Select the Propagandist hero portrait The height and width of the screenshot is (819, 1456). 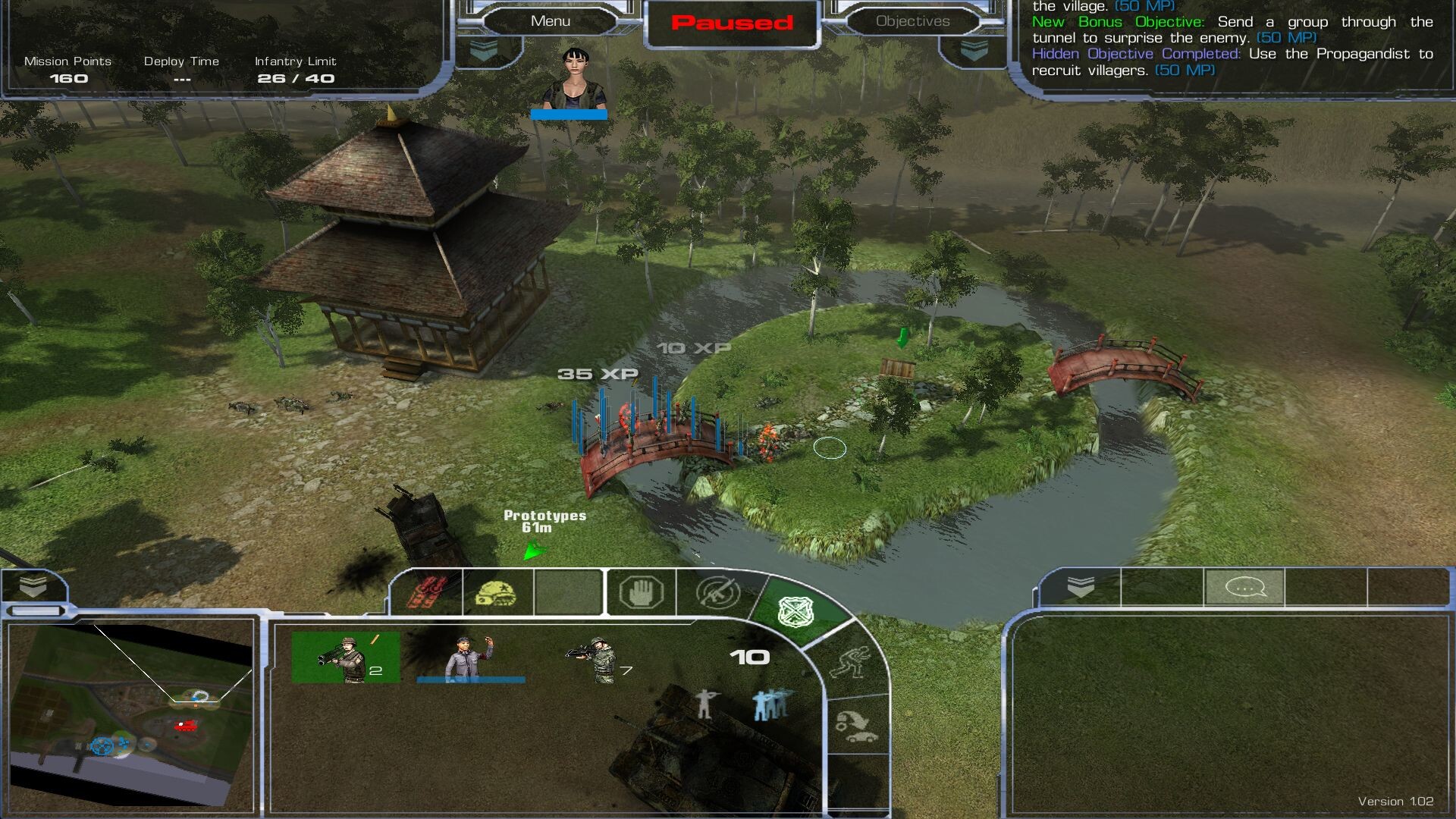(x=574, y=79)
